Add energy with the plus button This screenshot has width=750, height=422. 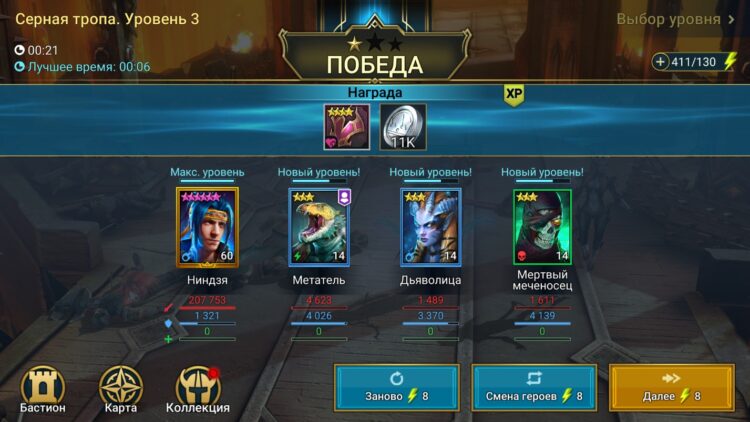660,62
